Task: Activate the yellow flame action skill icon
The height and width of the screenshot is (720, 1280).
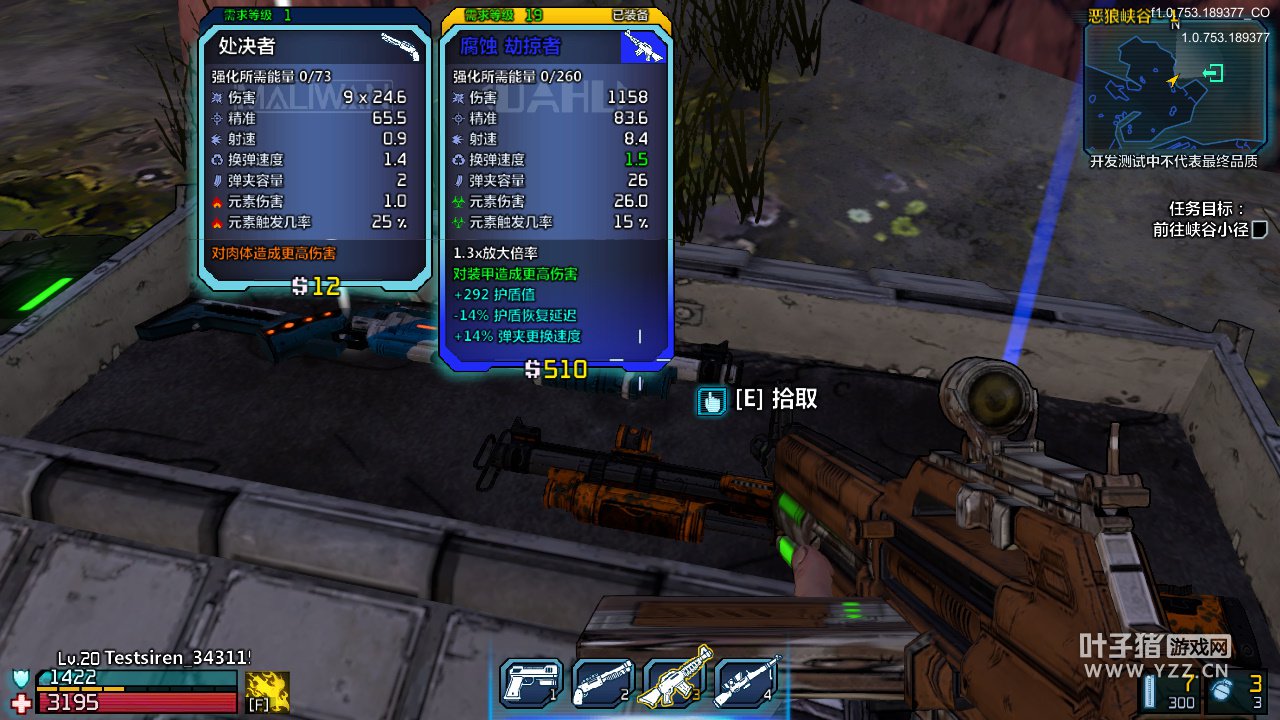Action: coord(267,691)
